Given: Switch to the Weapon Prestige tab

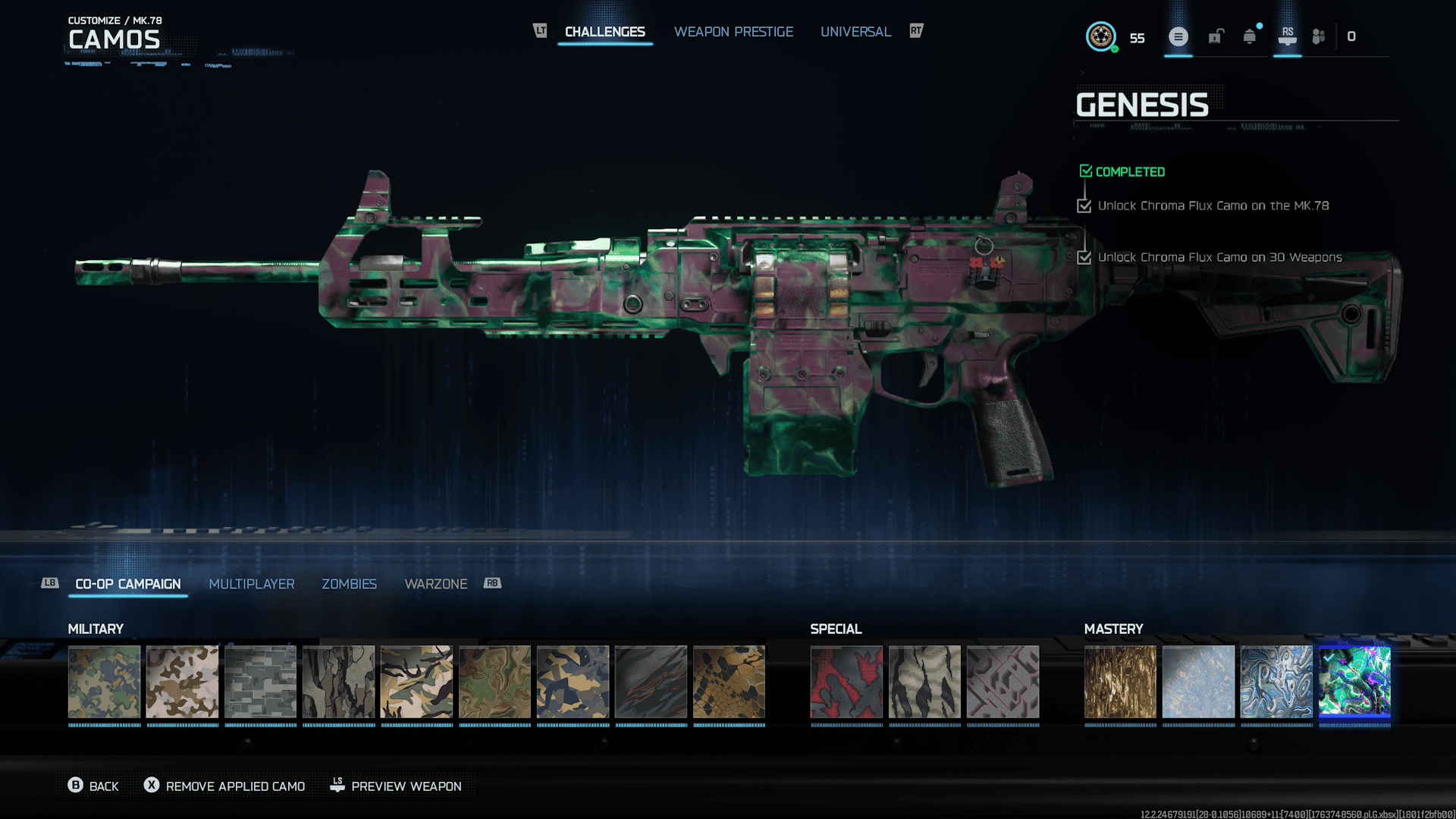Looking at the screenshot, I should point(733,32).
